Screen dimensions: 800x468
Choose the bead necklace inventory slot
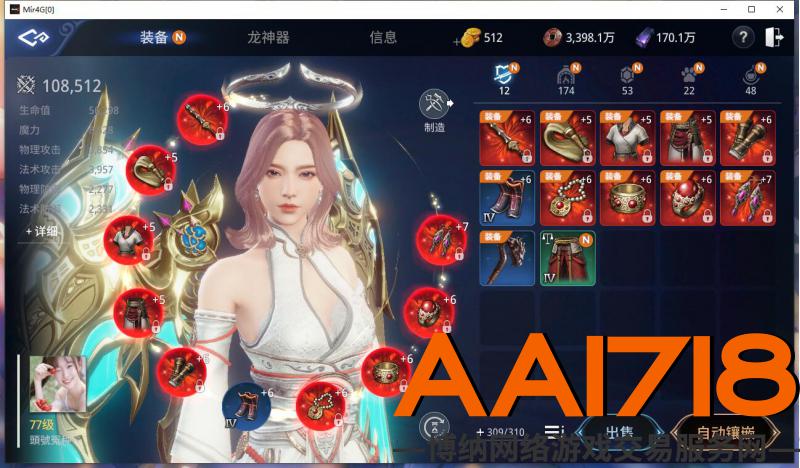click(x=567, y=198)
